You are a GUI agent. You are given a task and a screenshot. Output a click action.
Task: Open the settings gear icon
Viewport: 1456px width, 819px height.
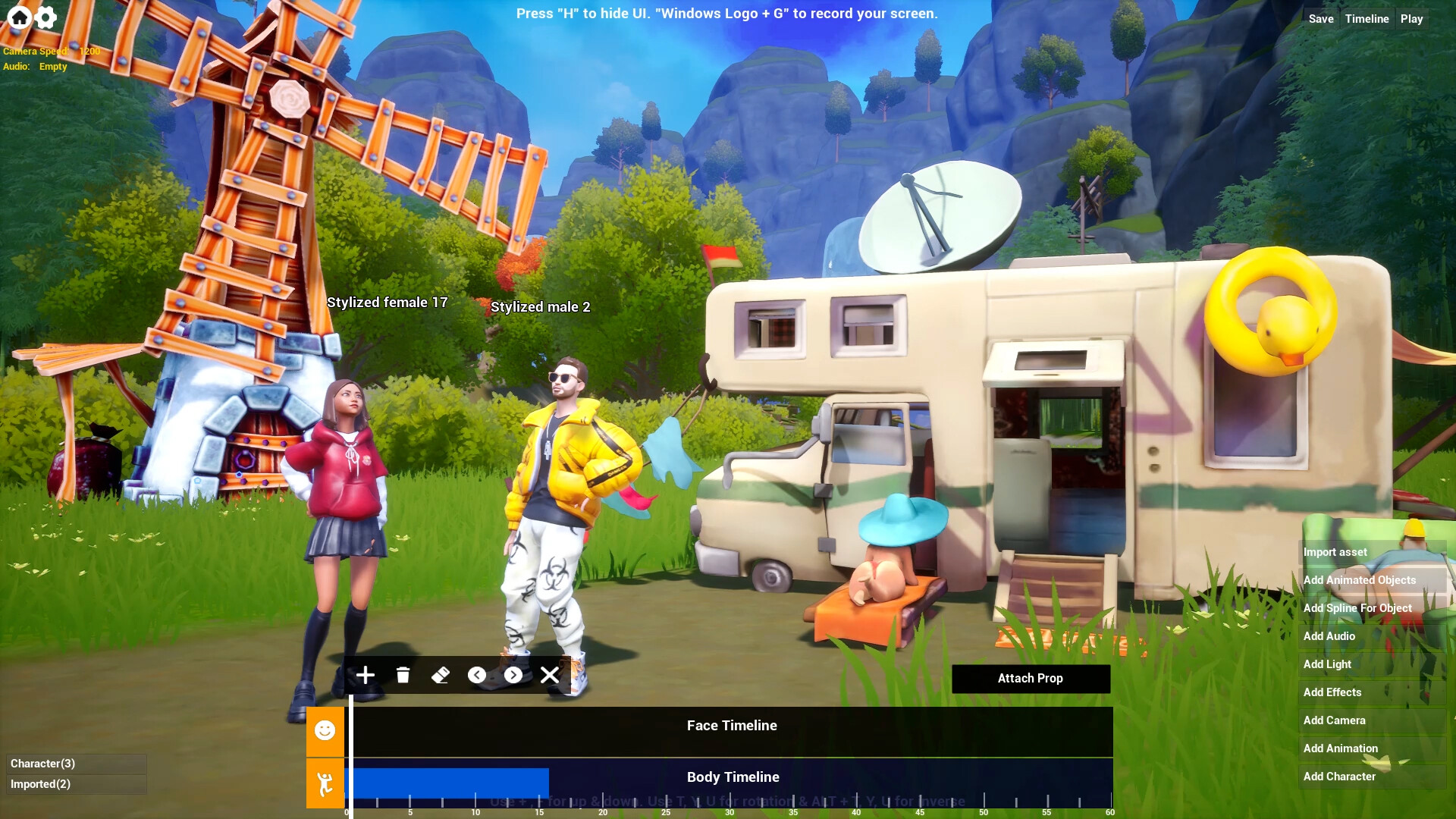tap(45, 17)
